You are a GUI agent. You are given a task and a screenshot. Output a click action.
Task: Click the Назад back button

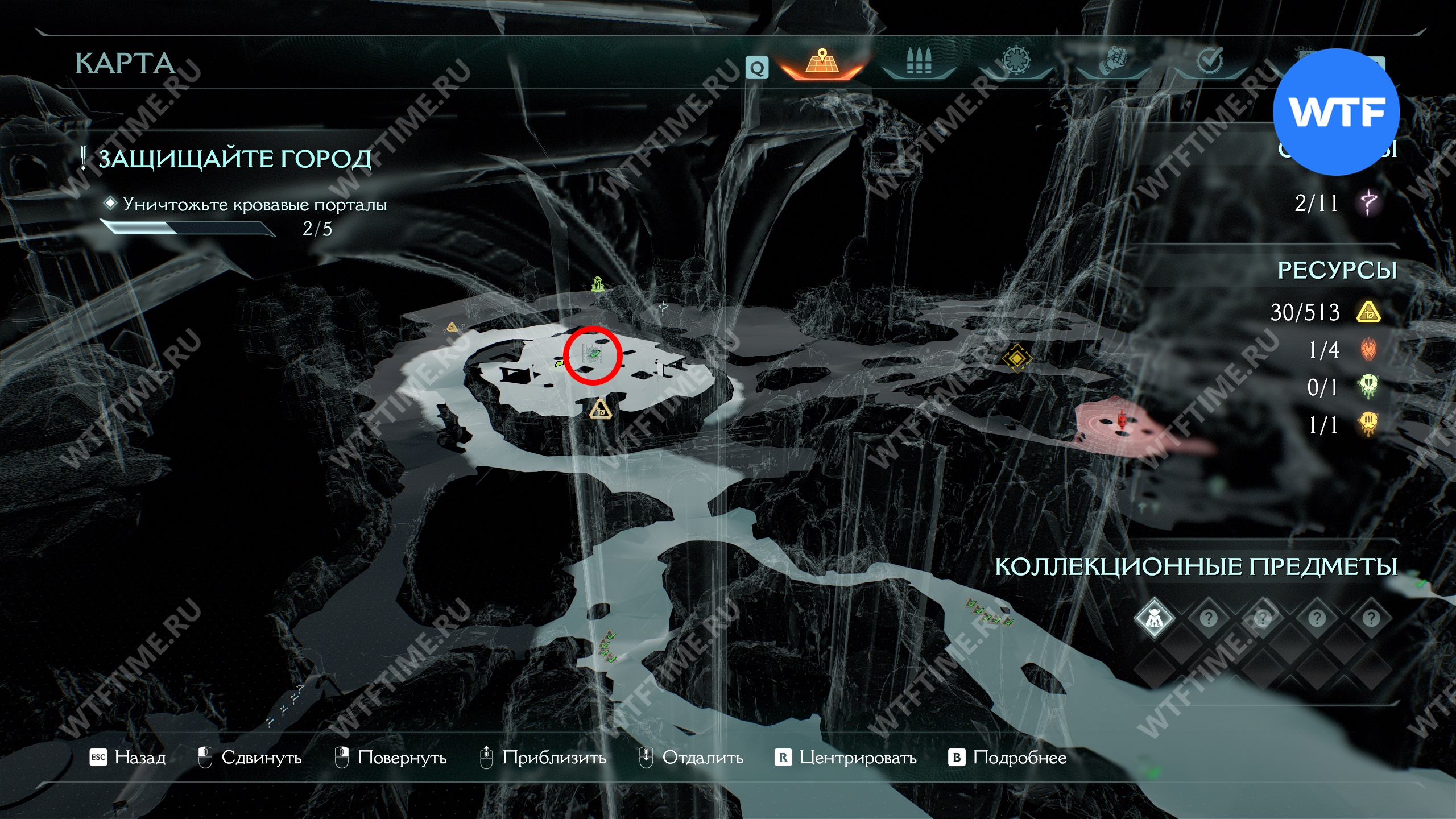click(x=129, y=758)
